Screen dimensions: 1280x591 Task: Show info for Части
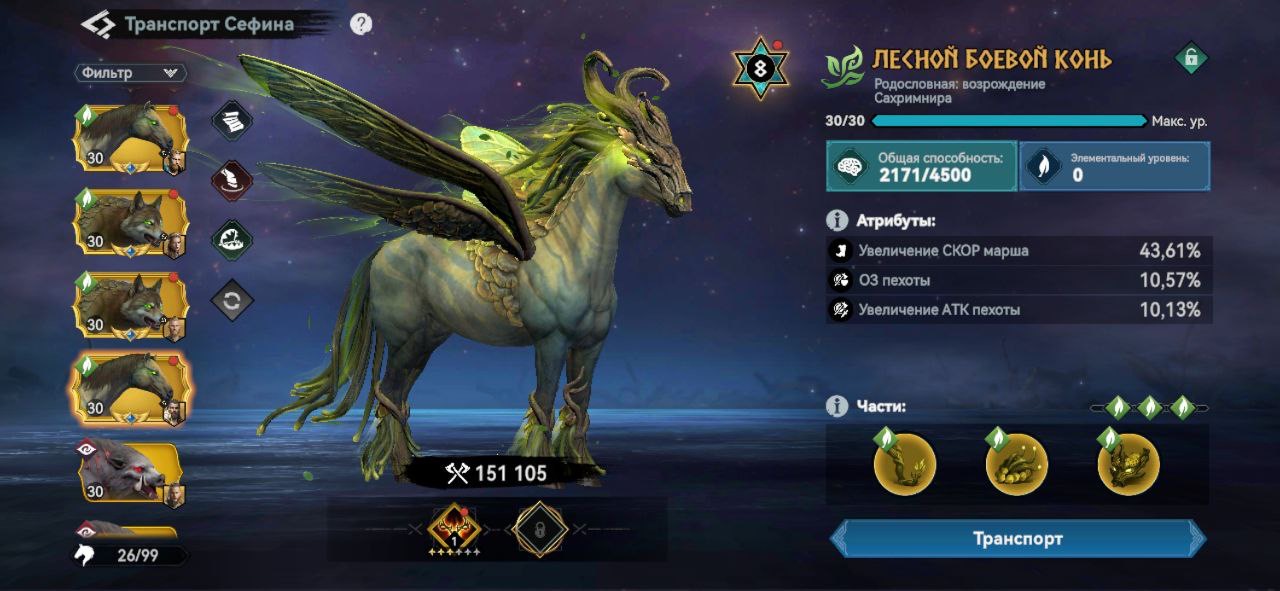[837, 406]
